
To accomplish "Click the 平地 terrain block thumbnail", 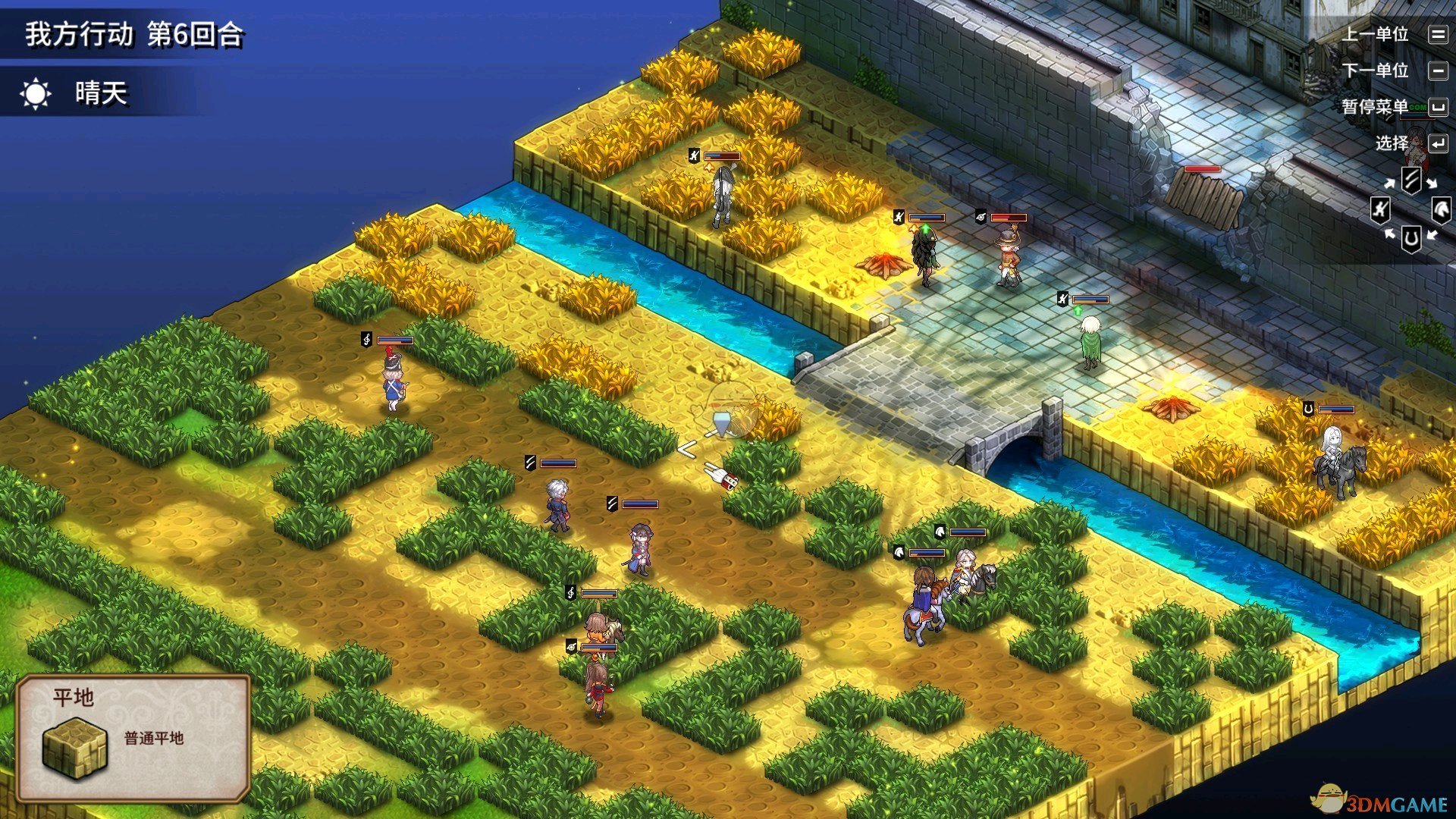I will click(75, 748).
